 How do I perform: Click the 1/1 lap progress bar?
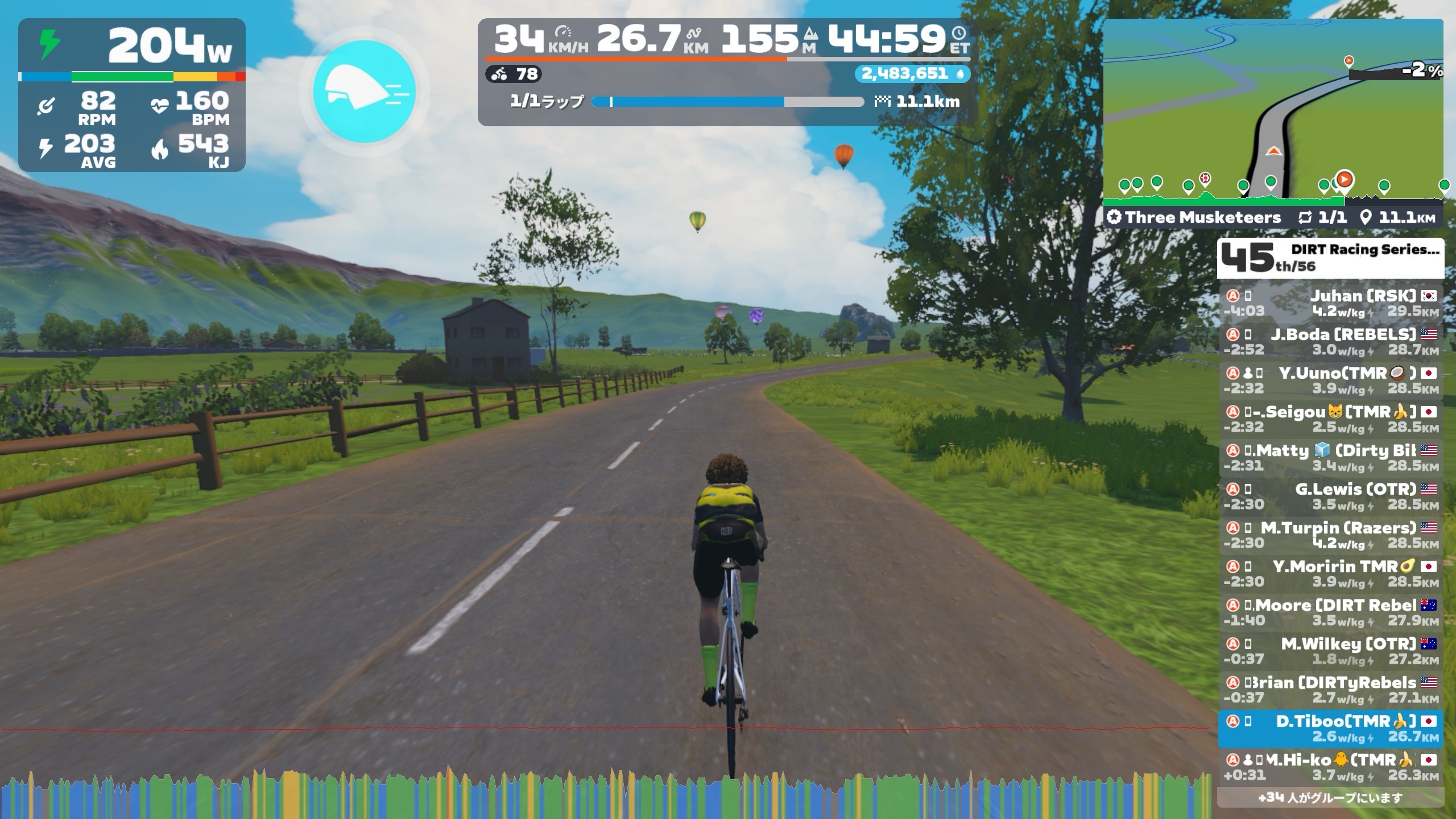(x=727, y=102)
